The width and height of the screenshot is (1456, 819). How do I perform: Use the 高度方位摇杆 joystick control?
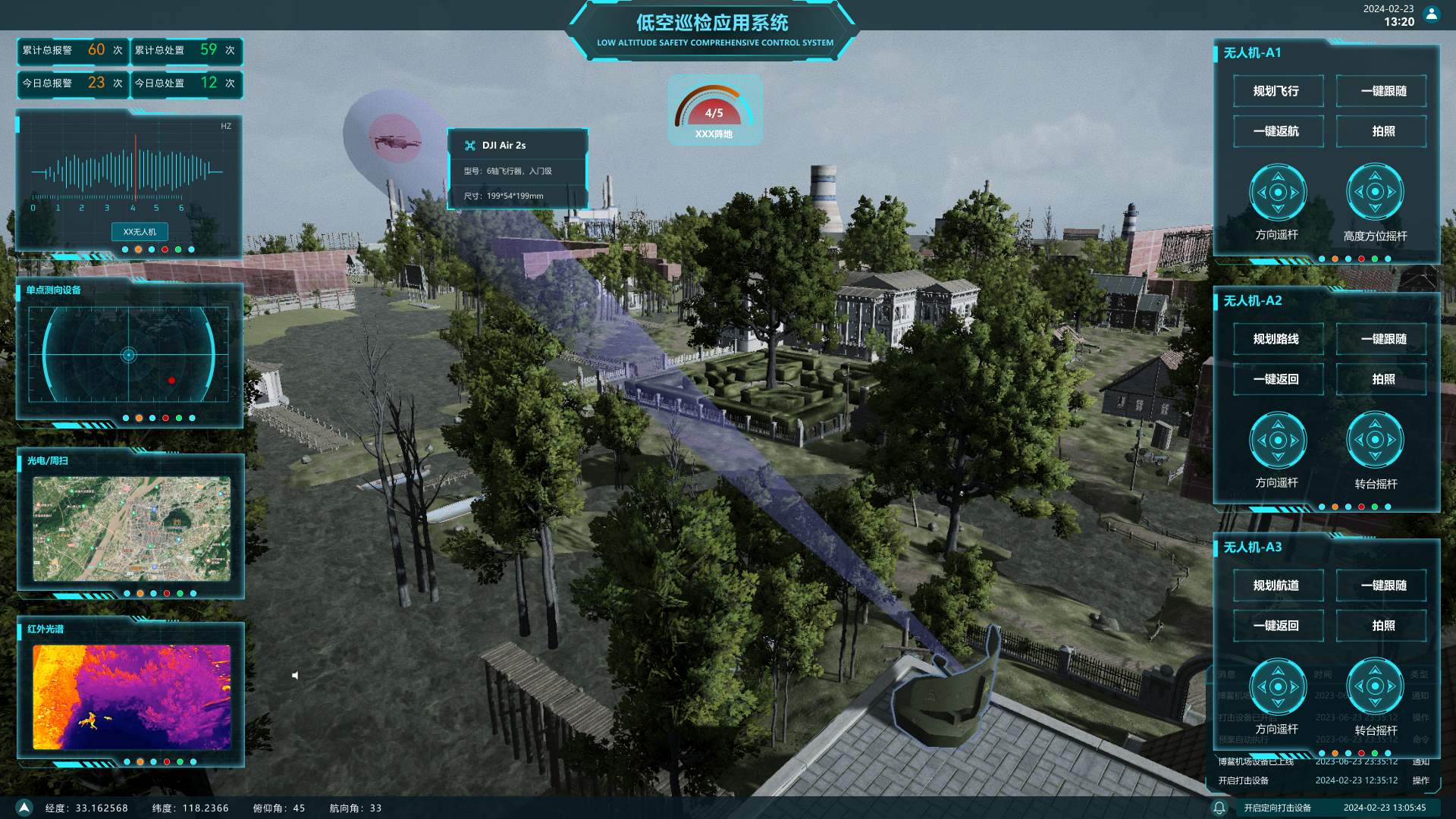(1375, 192)
